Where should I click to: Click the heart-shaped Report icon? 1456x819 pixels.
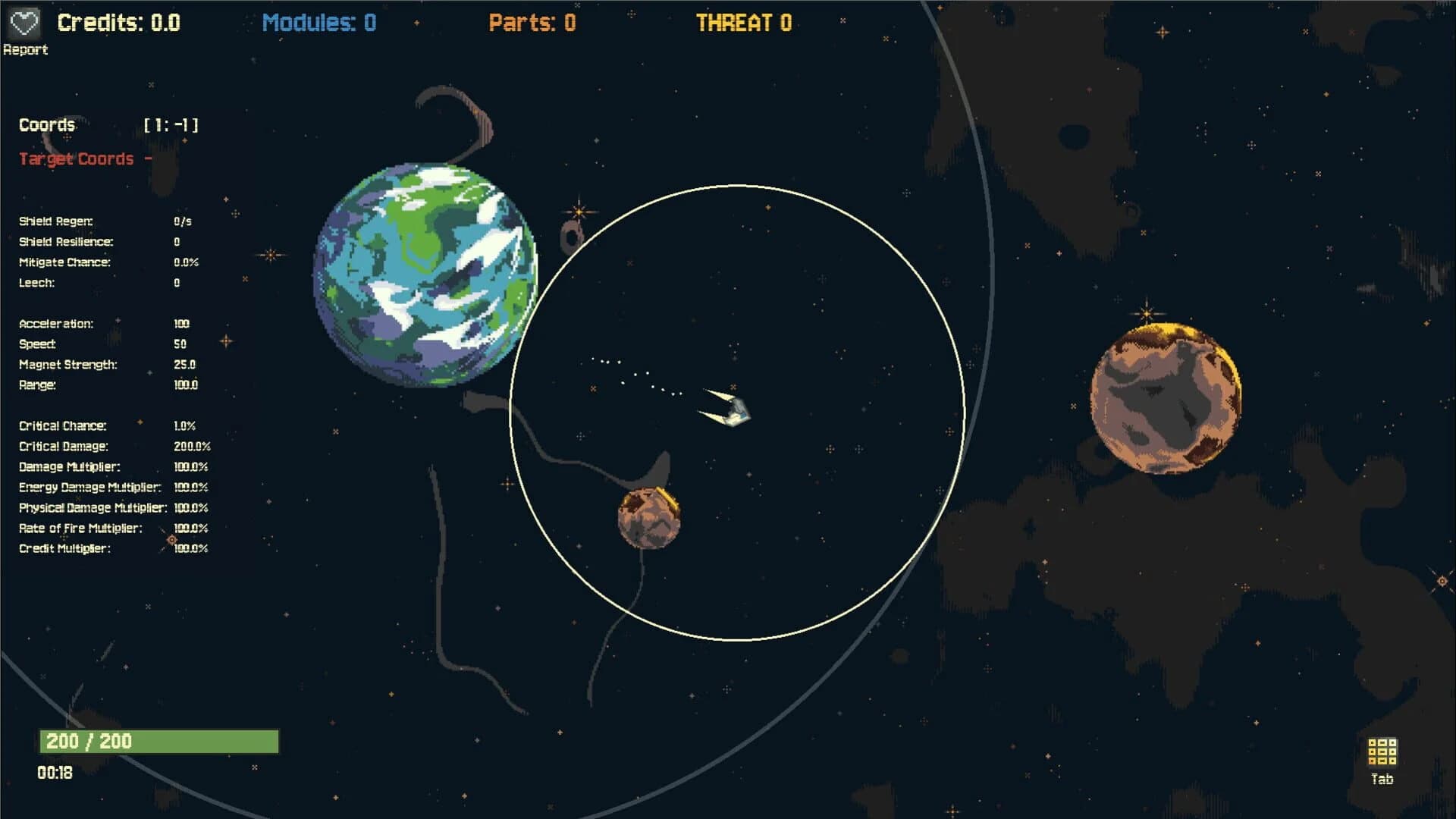coord(25,22)
